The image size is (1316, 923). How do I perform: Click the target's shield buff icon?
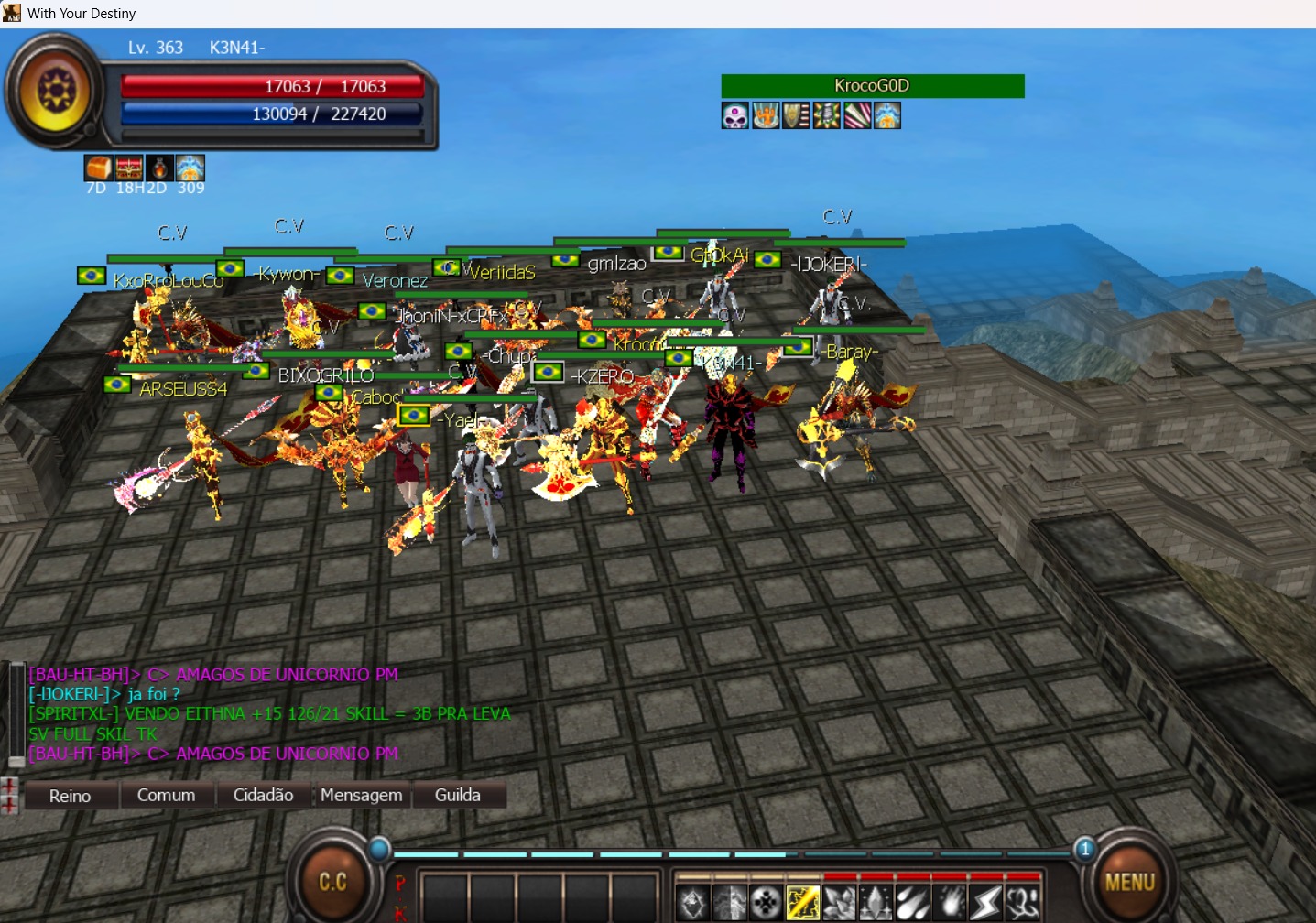pyautogui.click(x=796, y=116)
